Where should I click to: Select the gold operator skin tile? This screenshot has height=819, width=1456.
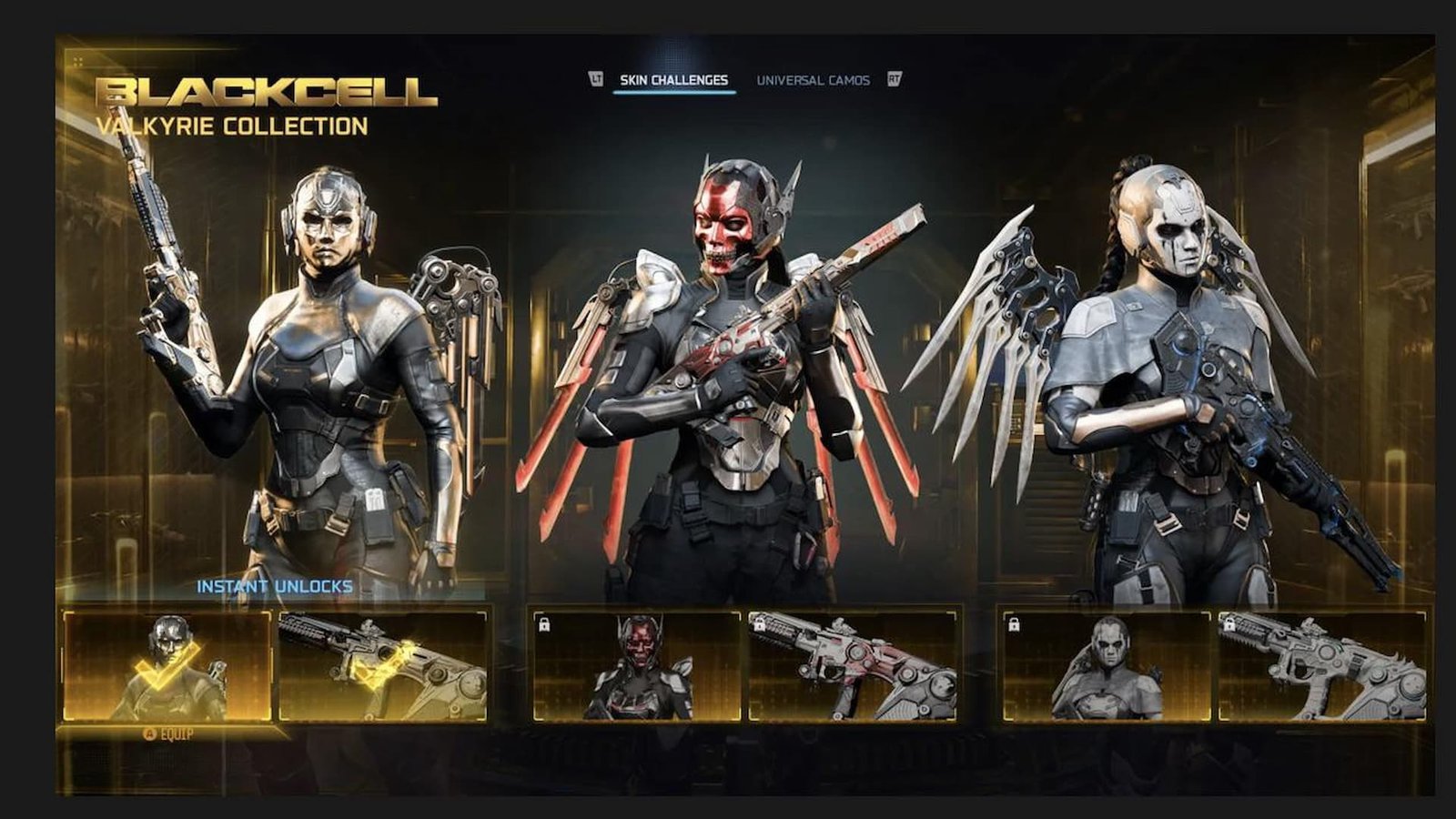tap(167, 666)
